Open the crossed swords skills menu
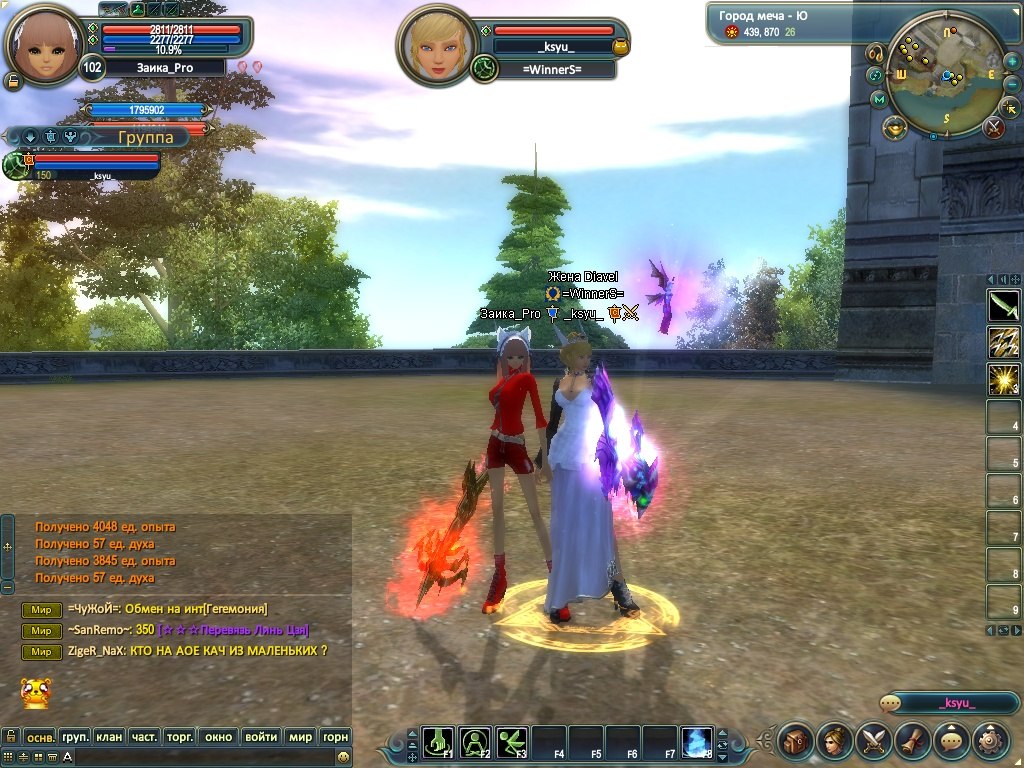Screen dimensions: 1024x768 click(x=873, y=741)
